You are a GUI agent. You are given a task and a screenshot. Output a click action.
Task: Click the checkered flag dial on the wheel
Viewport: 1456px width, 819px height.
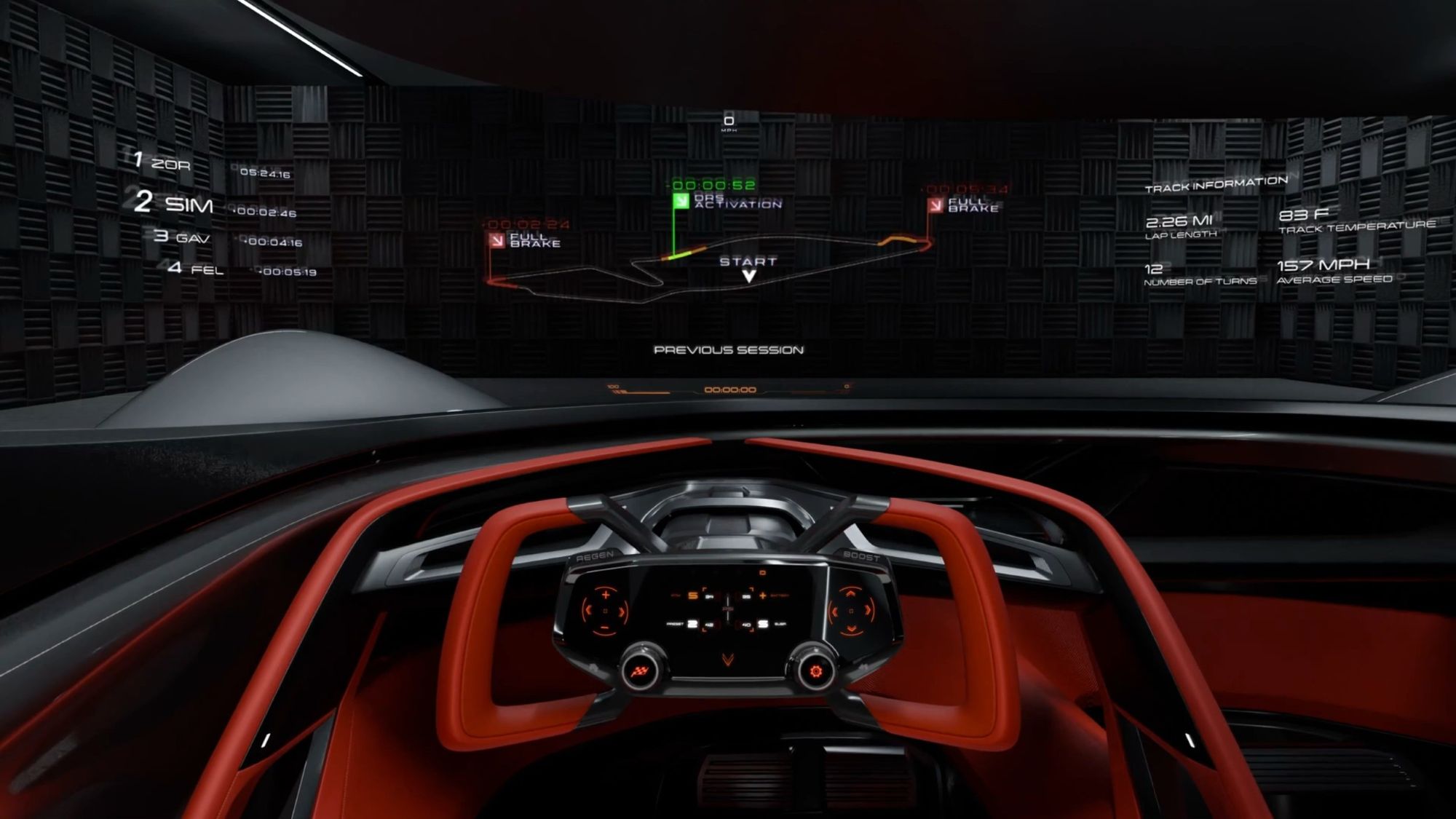click(640, 670)
